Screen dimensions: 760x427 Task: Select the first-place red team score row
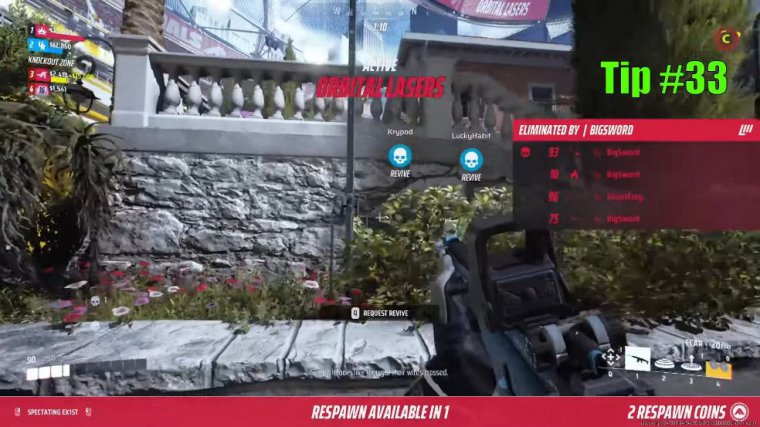tap(50, 31)
